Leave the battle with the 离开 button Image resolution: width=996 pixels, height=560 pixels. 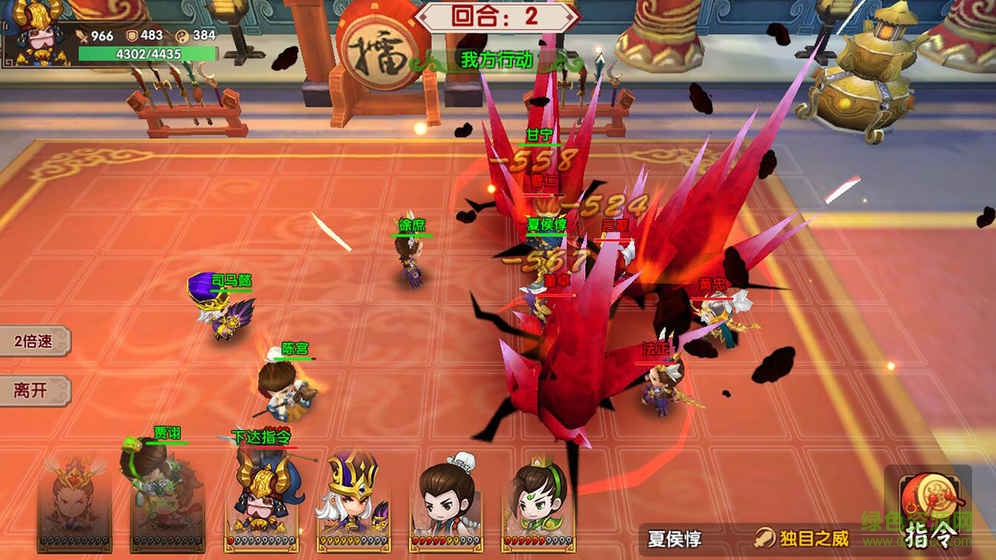pos(31,390)
